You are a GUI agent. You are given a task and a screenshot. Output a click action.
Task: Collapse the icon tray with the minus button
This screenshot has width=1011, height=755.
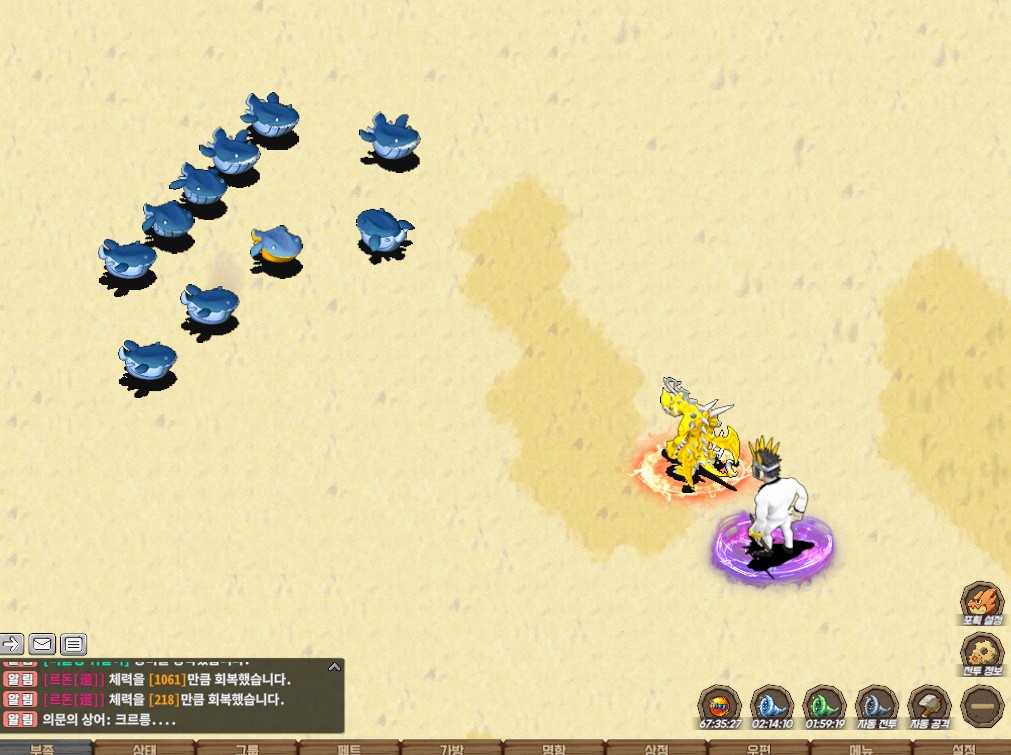(981, 705)
